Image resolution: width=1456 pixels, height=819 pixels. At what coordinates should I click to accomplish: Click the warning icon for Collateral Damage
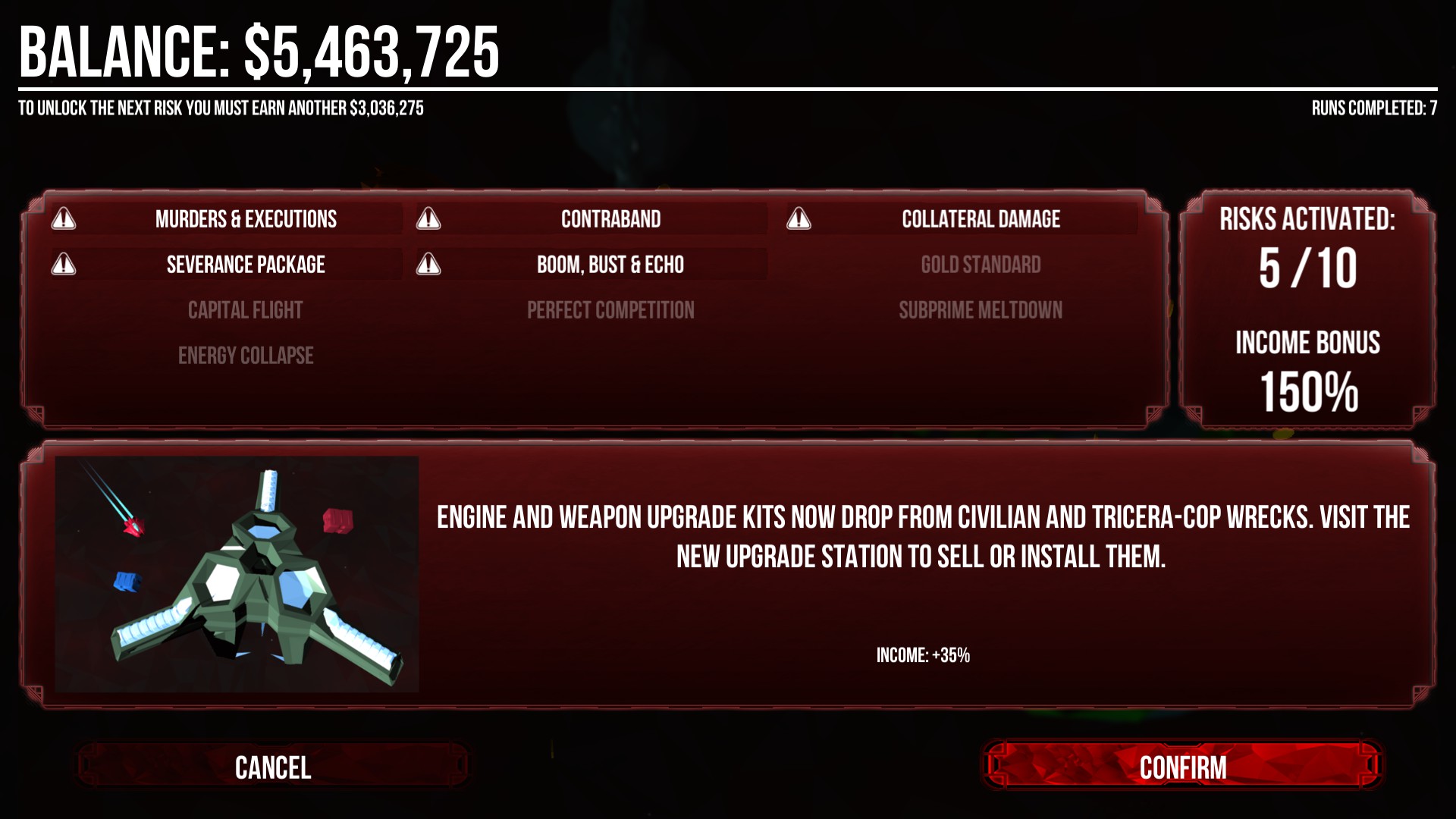pos(799,220)
